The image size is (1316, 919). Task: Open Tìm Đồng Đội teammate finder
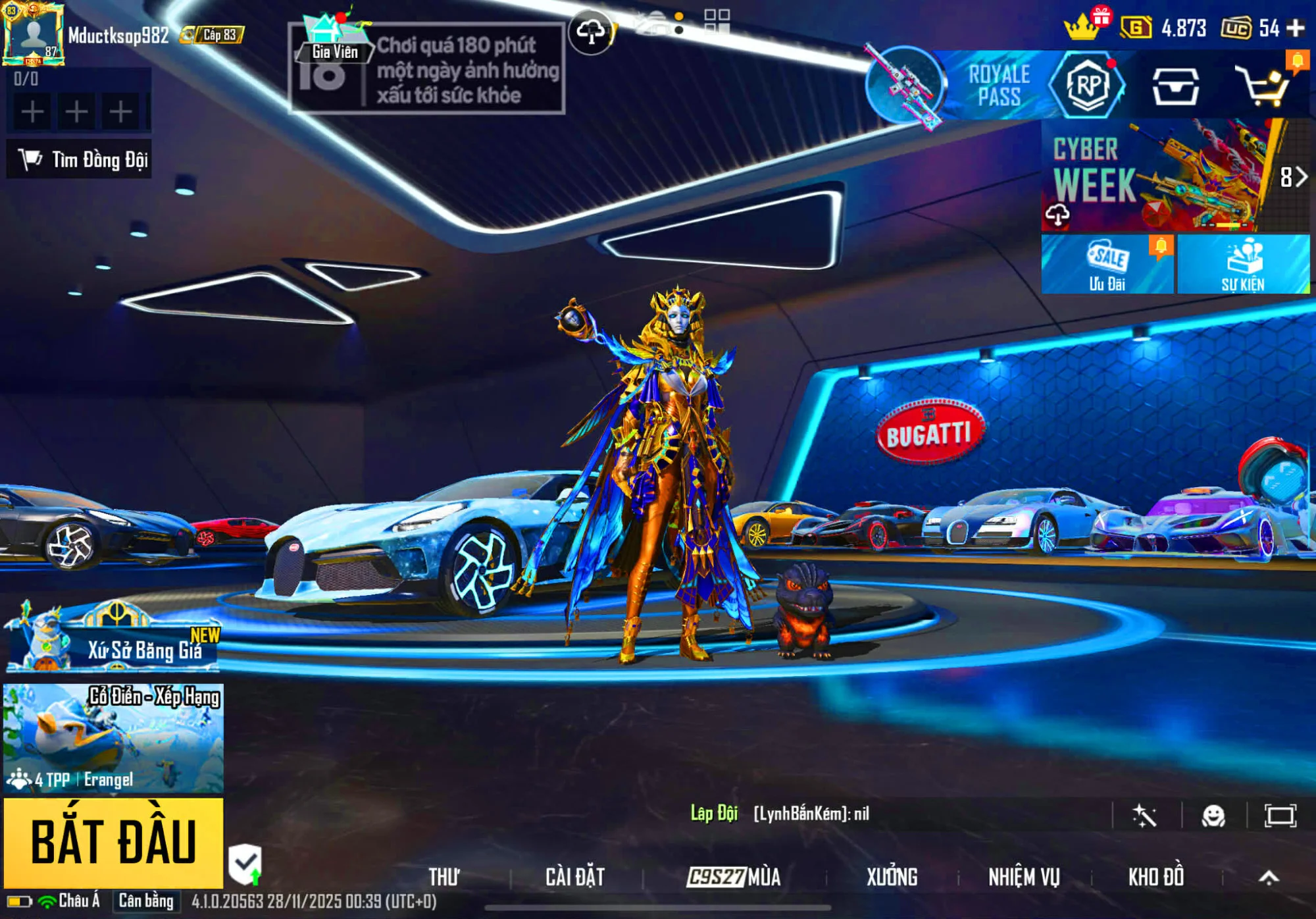tap(80, 159)
